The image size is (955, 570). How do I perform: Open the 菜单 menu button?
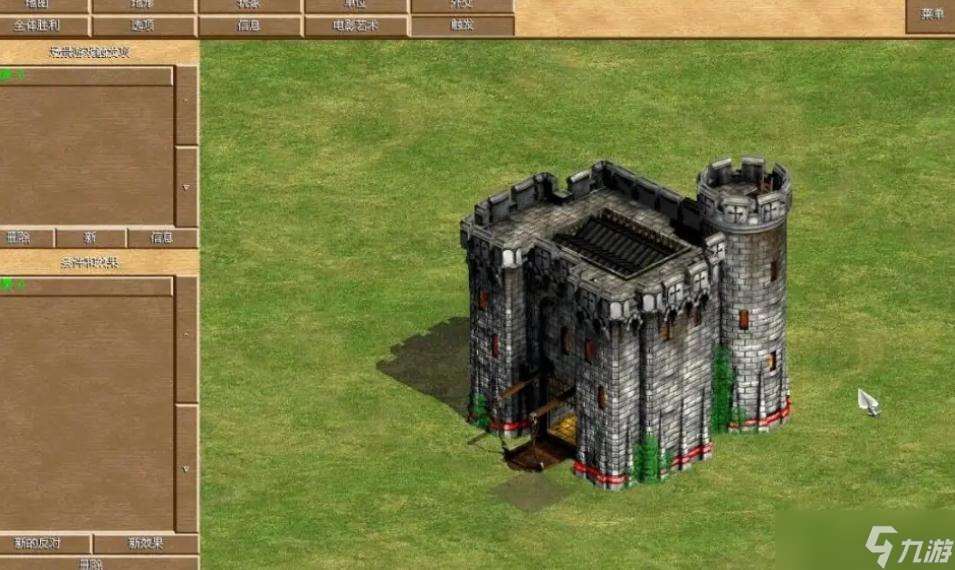(931, 14)
